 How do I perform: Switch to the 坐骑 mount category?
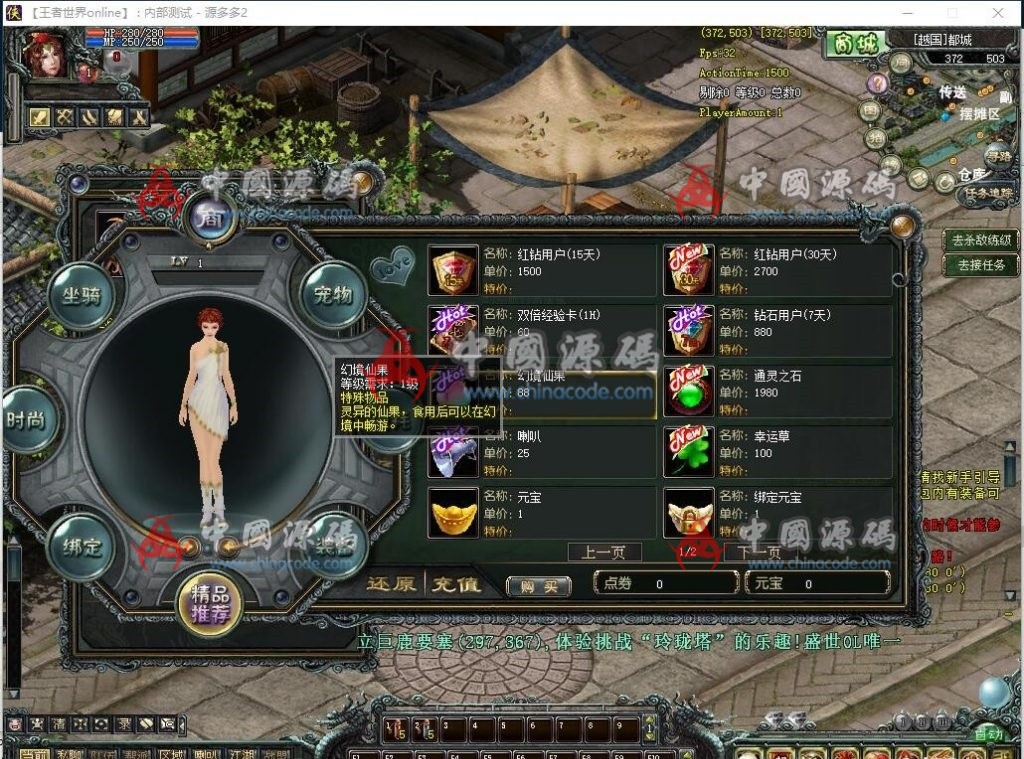82,295
